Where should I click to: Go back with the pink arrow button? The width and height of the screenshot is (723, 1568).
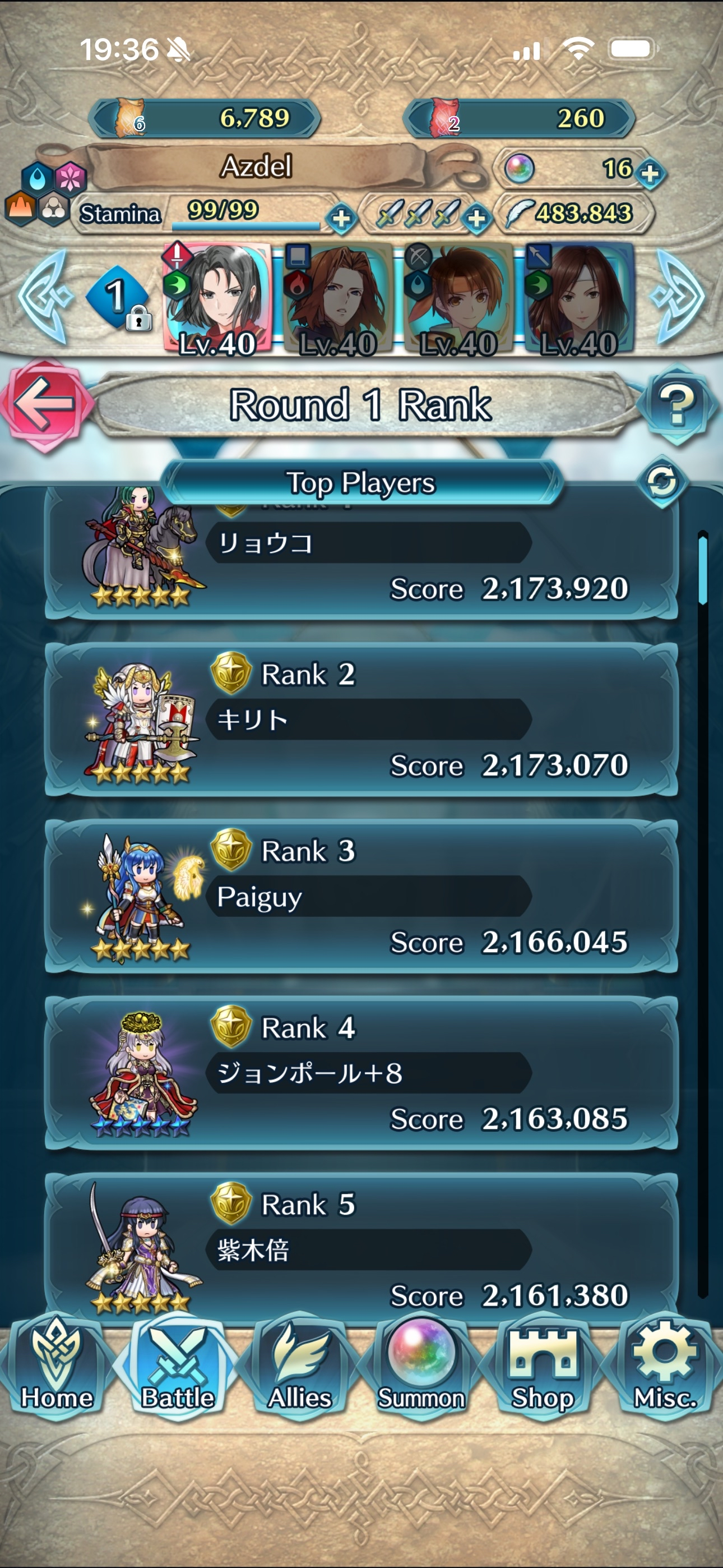(x=45, y=404)
